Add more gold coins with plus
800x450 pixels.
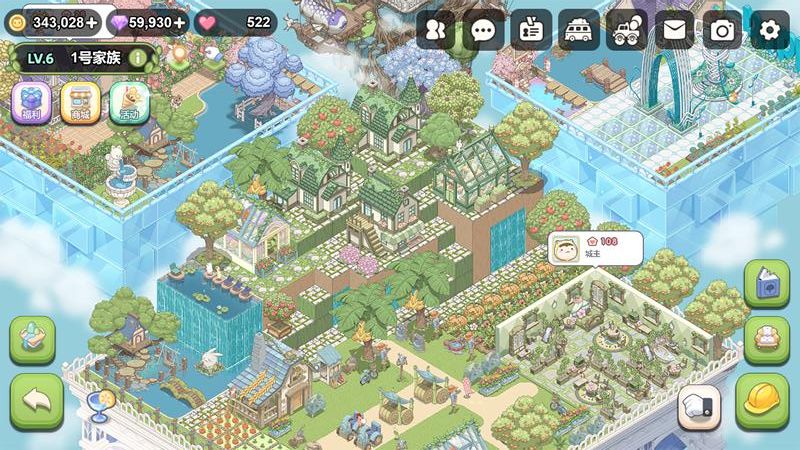92,22
